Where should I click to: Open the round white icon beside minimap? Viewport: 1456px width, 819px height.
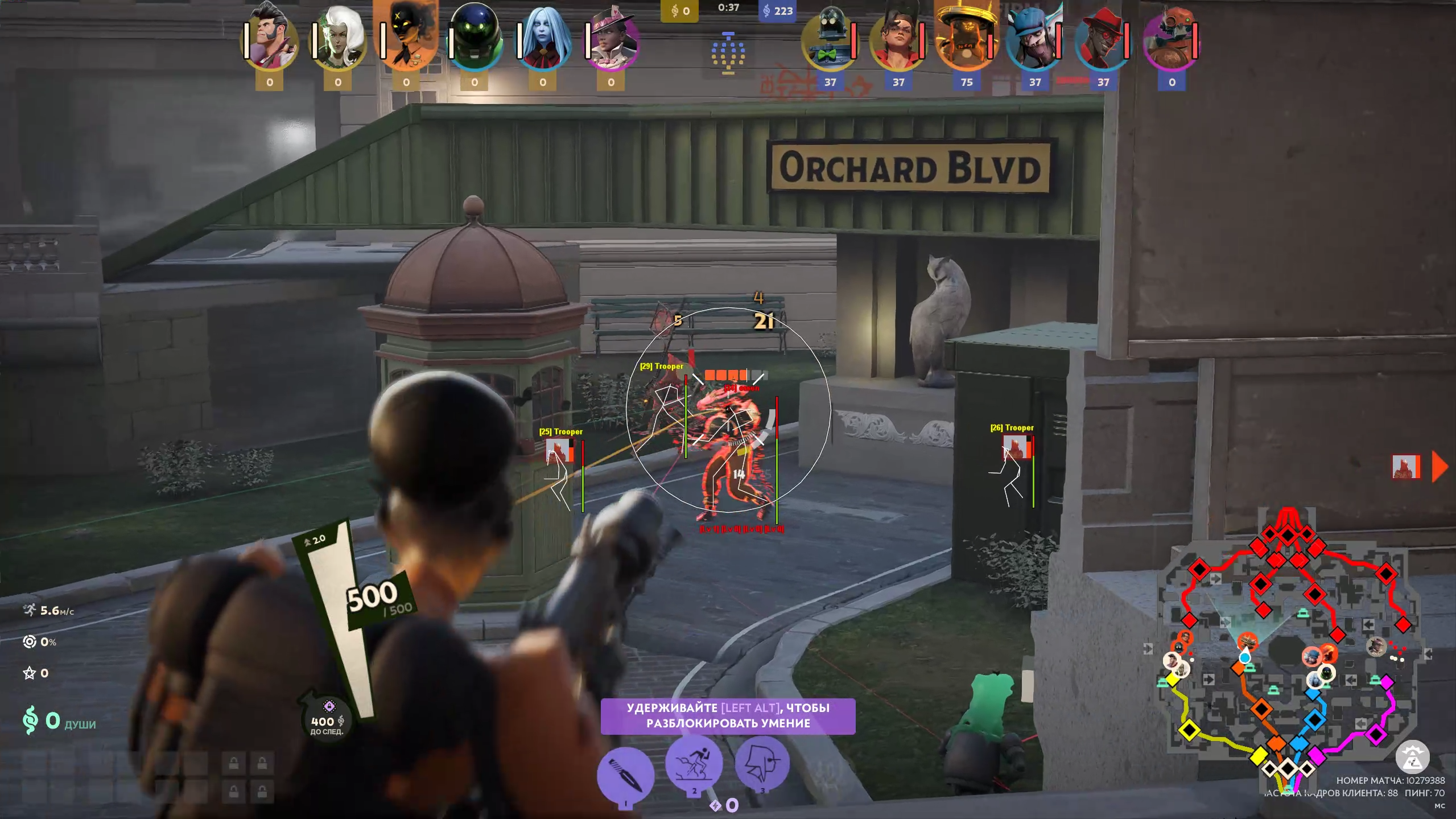click(x=1412, y=757)
